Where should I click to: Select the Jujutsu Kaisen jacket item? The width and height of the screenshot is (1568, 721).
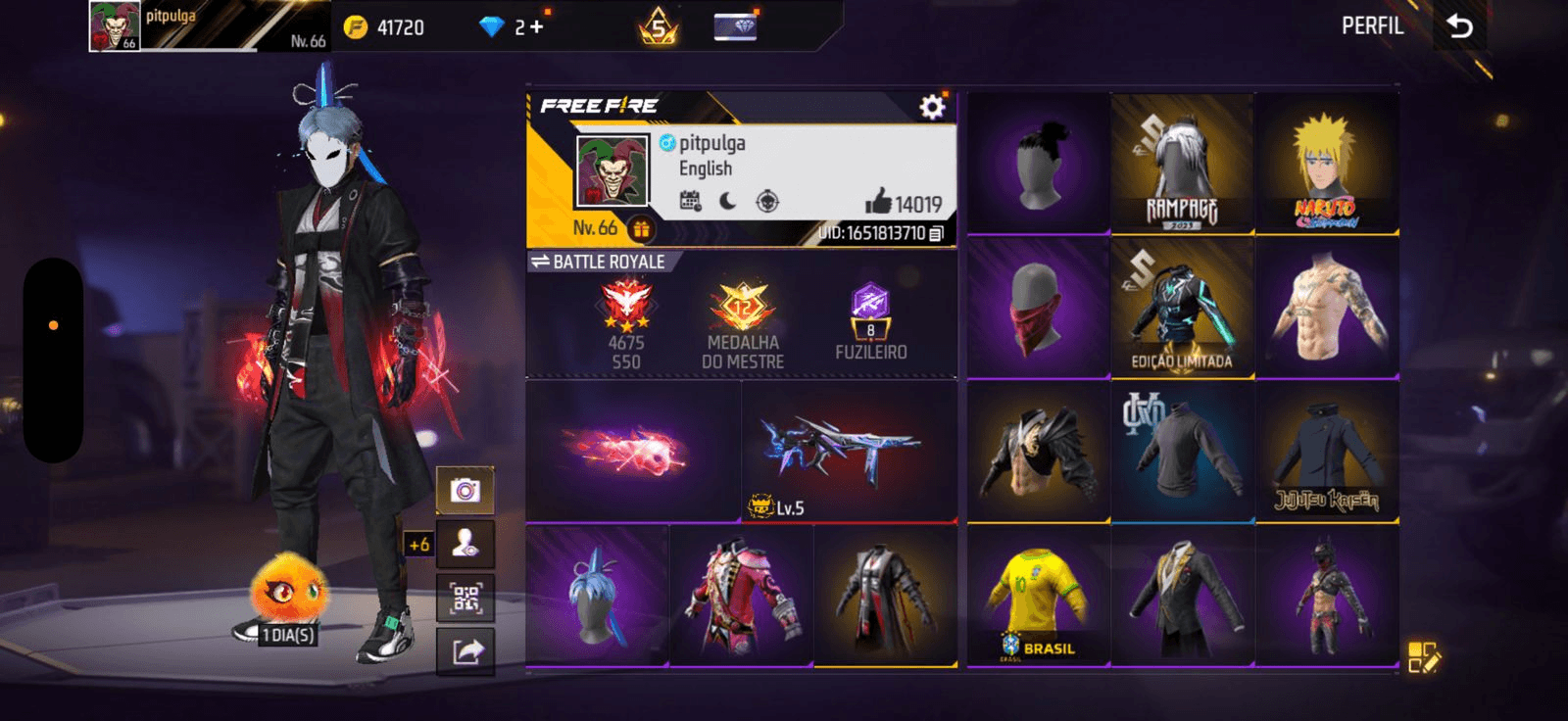tap(1327, 453)
